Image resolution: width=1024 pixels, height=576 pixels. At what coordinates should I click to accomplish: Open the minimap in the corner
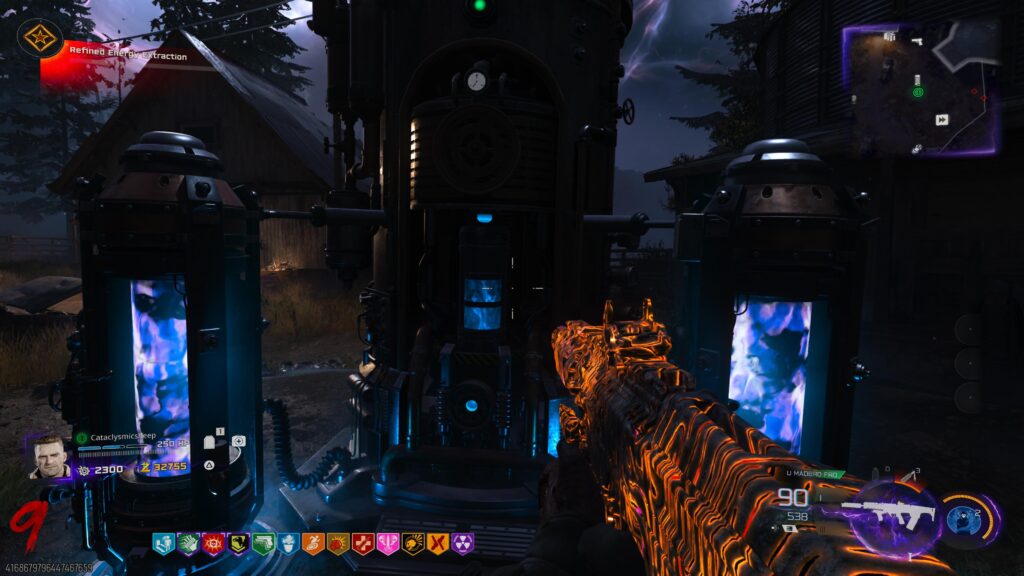pyautogui.click(x=923, y=90)
